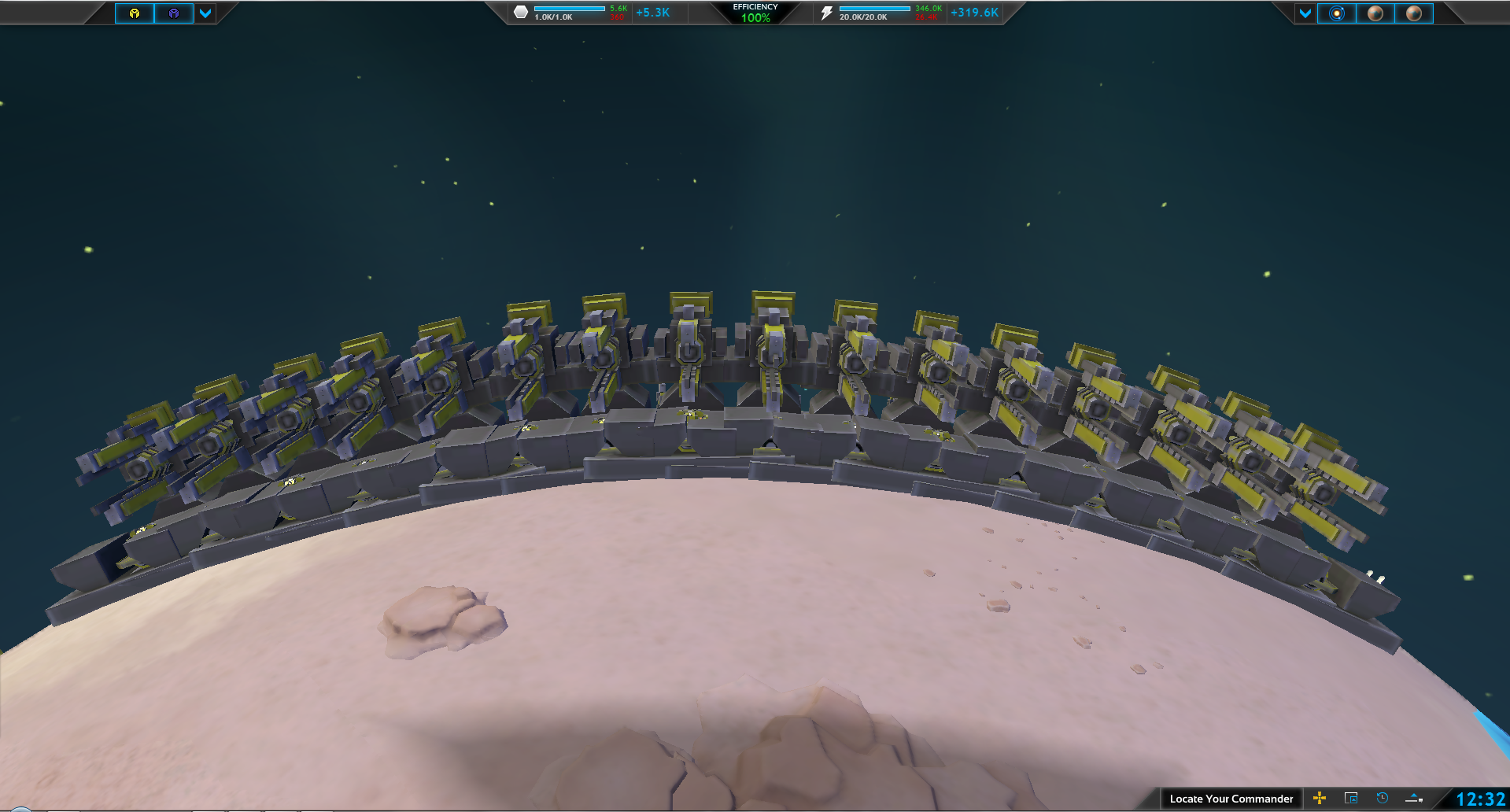Open the solar system view icon
The height and width of the screenshot is (812, 1510).
click(x=1337, y=13)
